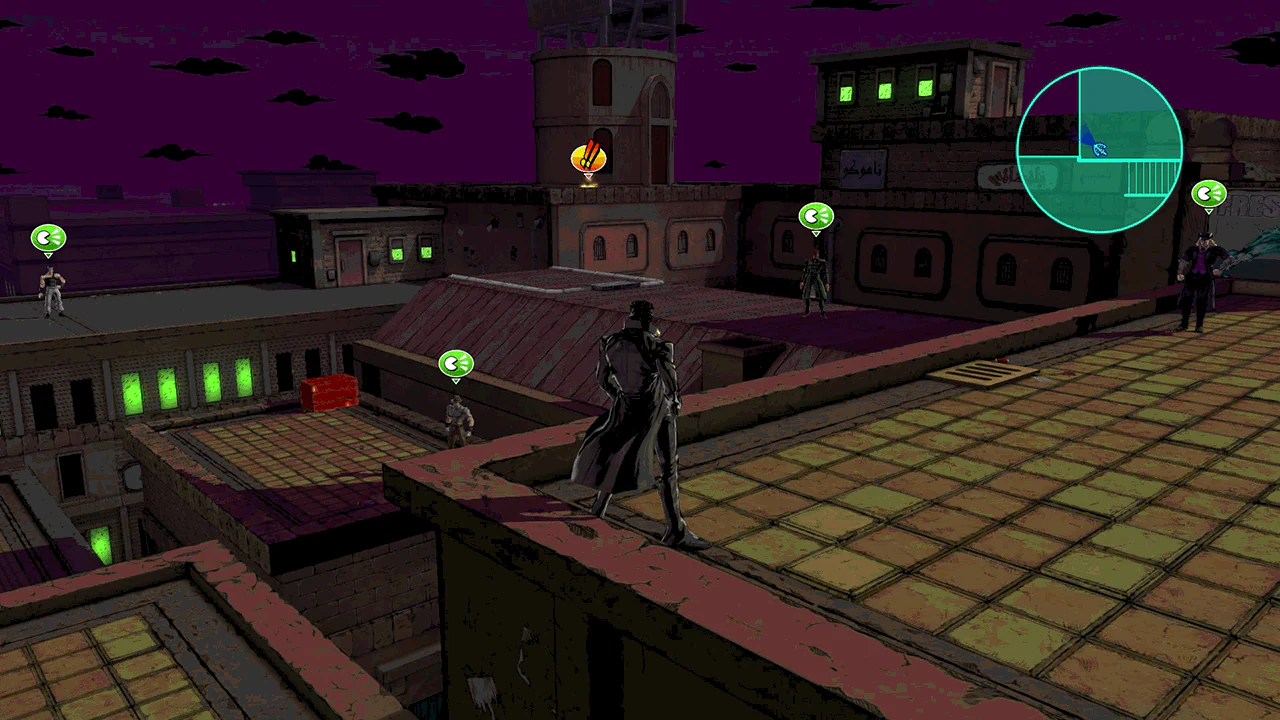Click the arrow tip below the rightmost green marker
The width and height of the screenshot is (1280, 720).
1208,210
